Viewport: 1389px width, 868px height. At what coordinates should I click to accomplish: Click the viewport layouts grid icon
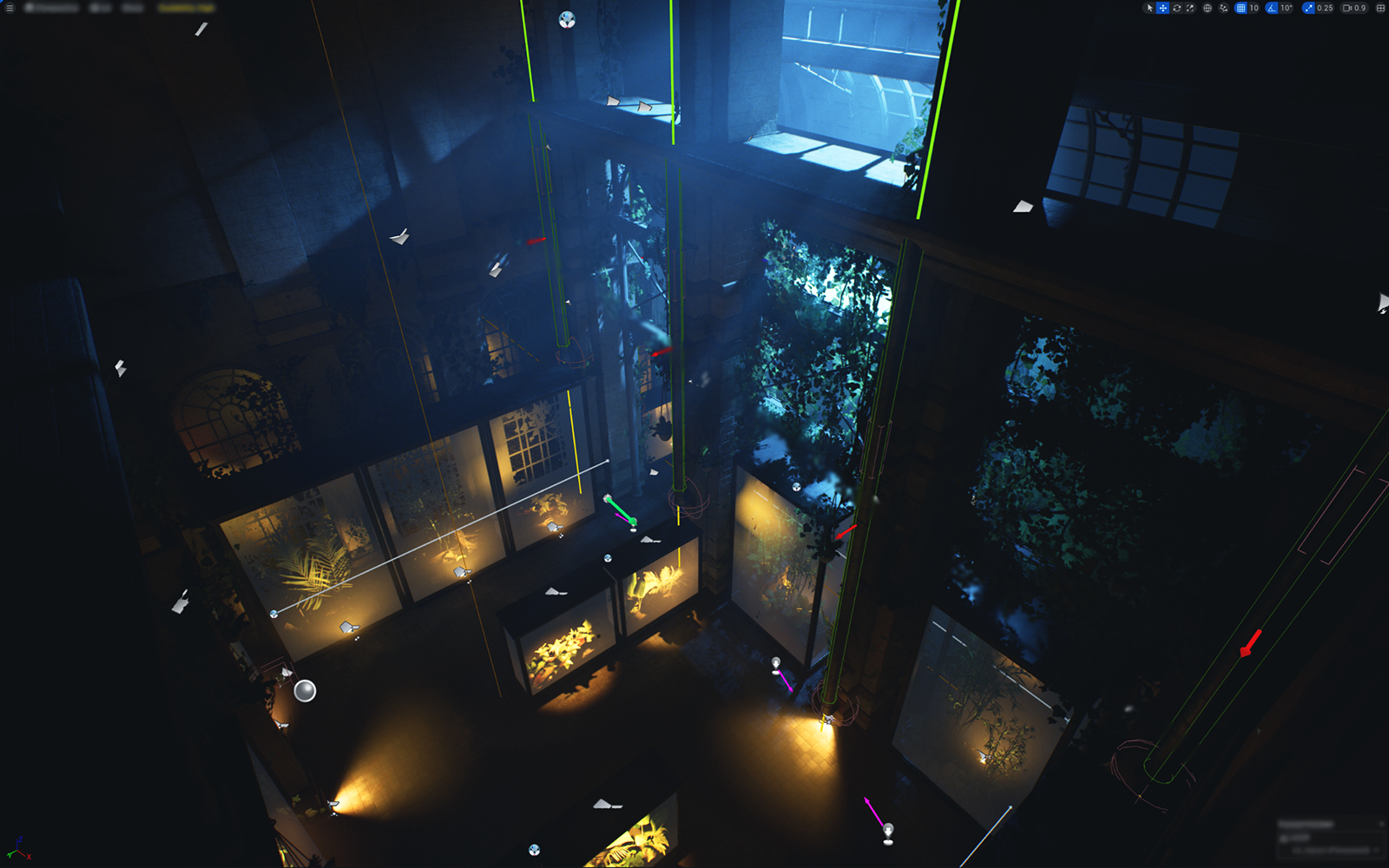click(1379, 8)
